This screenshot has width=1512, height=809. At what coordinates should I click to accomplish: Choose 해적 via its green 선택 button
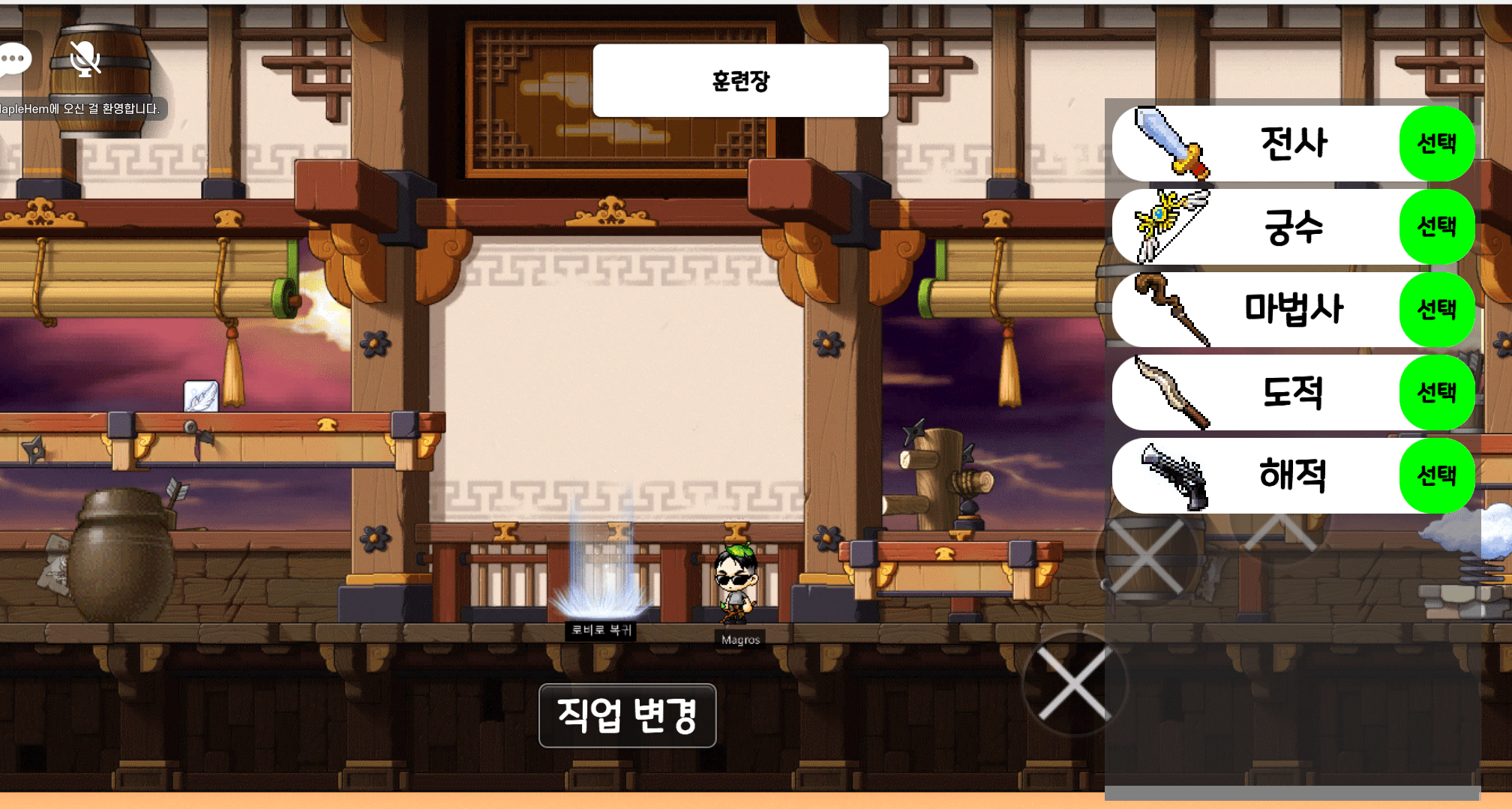[x=1436, y=475]
